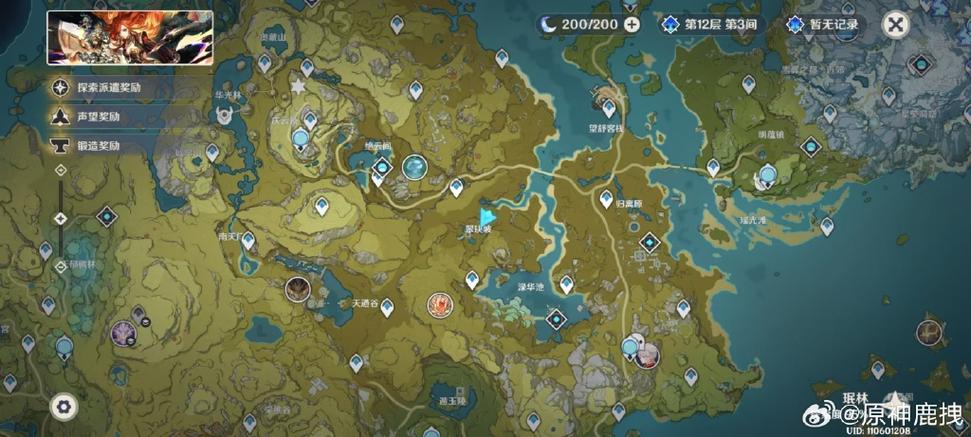971x437 pixels.
Task: Select the teleport waypoint at 归离原
Action: tap(605, 199)
